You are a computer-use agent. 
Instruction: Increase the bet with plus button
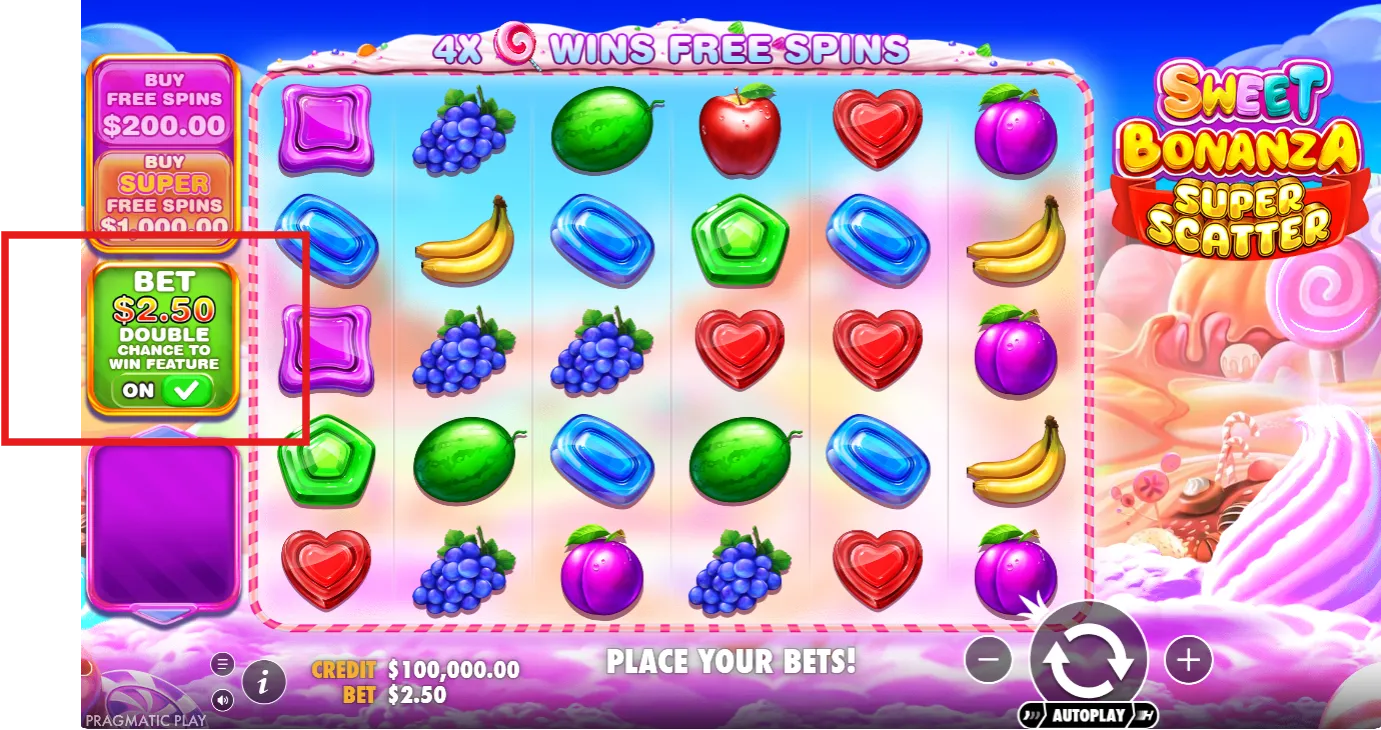(1188, 660)
